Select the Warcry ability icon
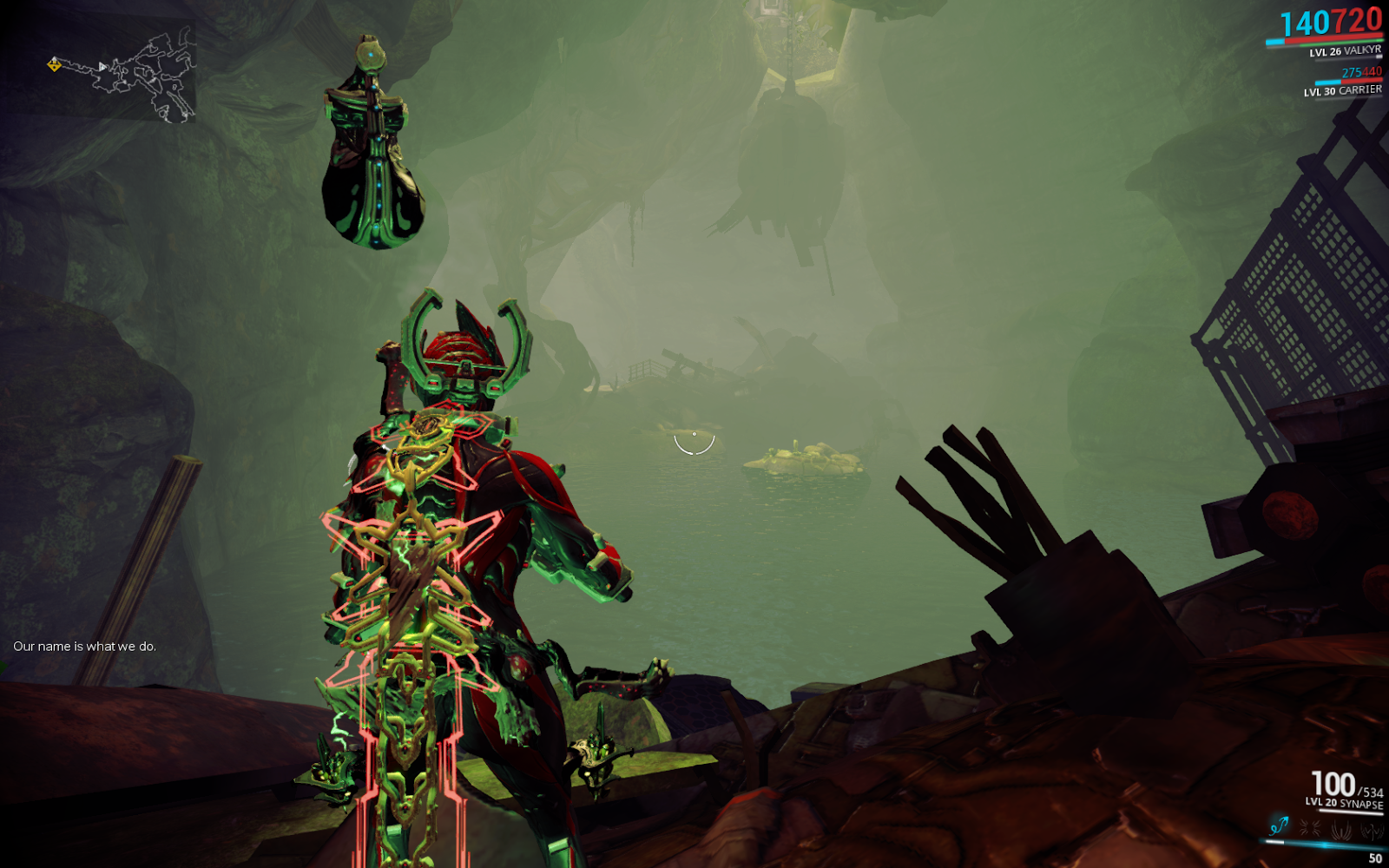The image size is (1389, 868). click(1309, 827)
